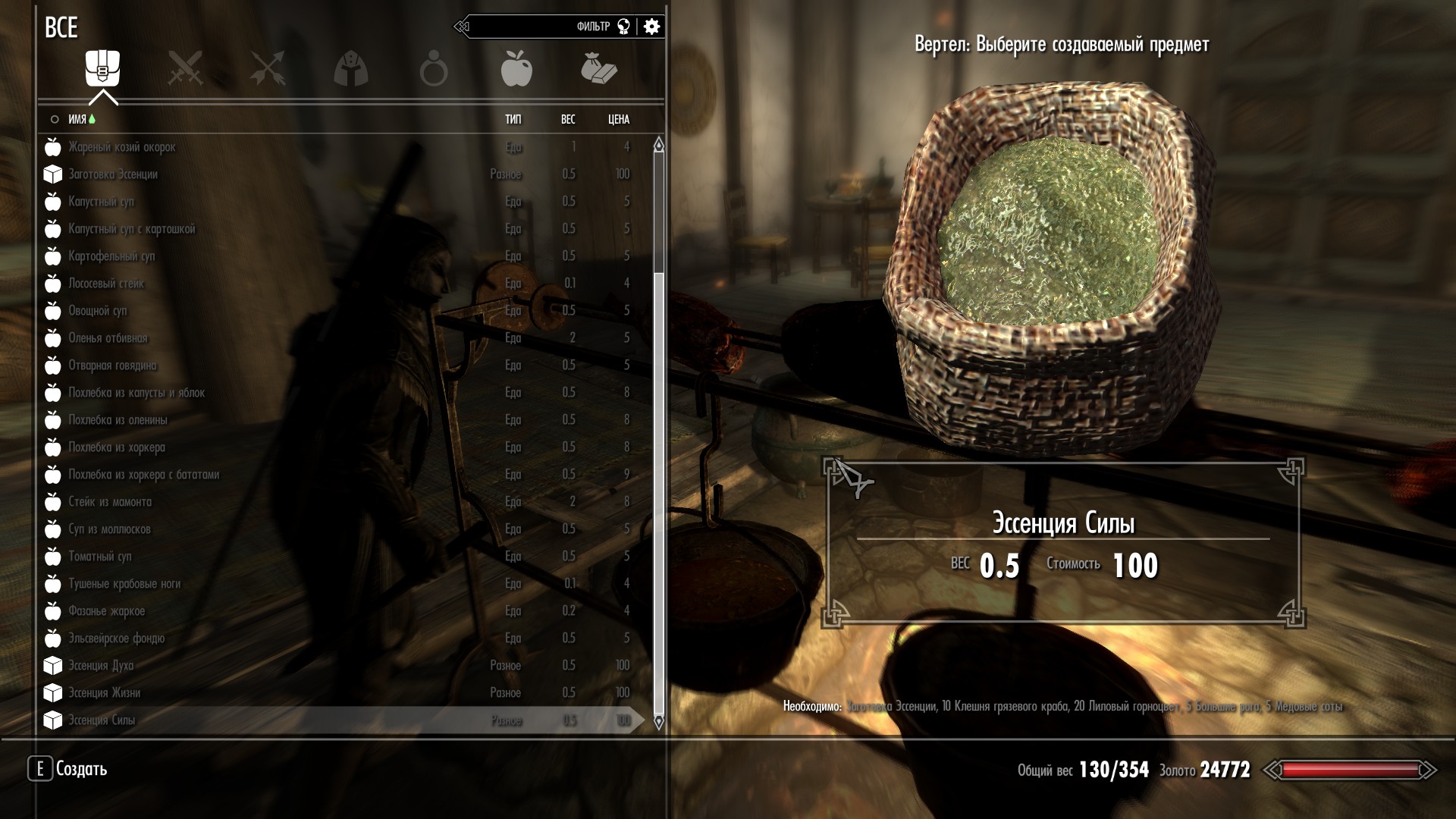Image resolution: width=1456 pixels, height=819 pixels.
Task: Select Заготовка Эссенции recipe
Action: [113, 174]
